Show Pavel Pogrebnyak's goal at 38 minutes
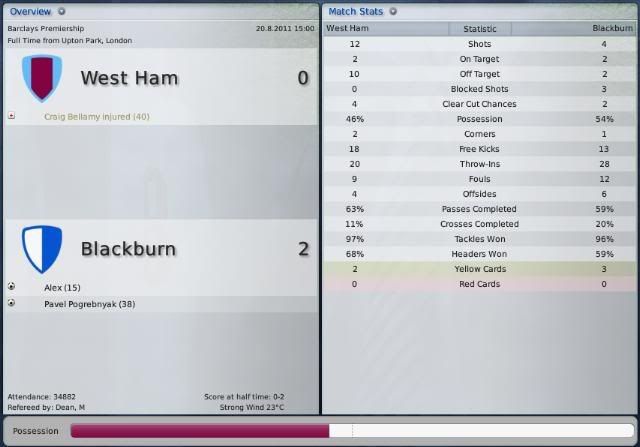The width and height of the screenshot is (640, 447). pos(90,303)
